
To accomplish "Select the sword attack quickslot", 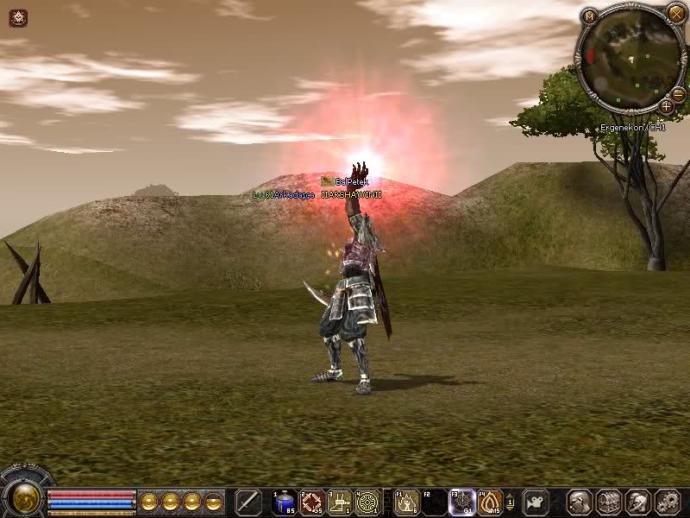I will (x=248, y=502).
